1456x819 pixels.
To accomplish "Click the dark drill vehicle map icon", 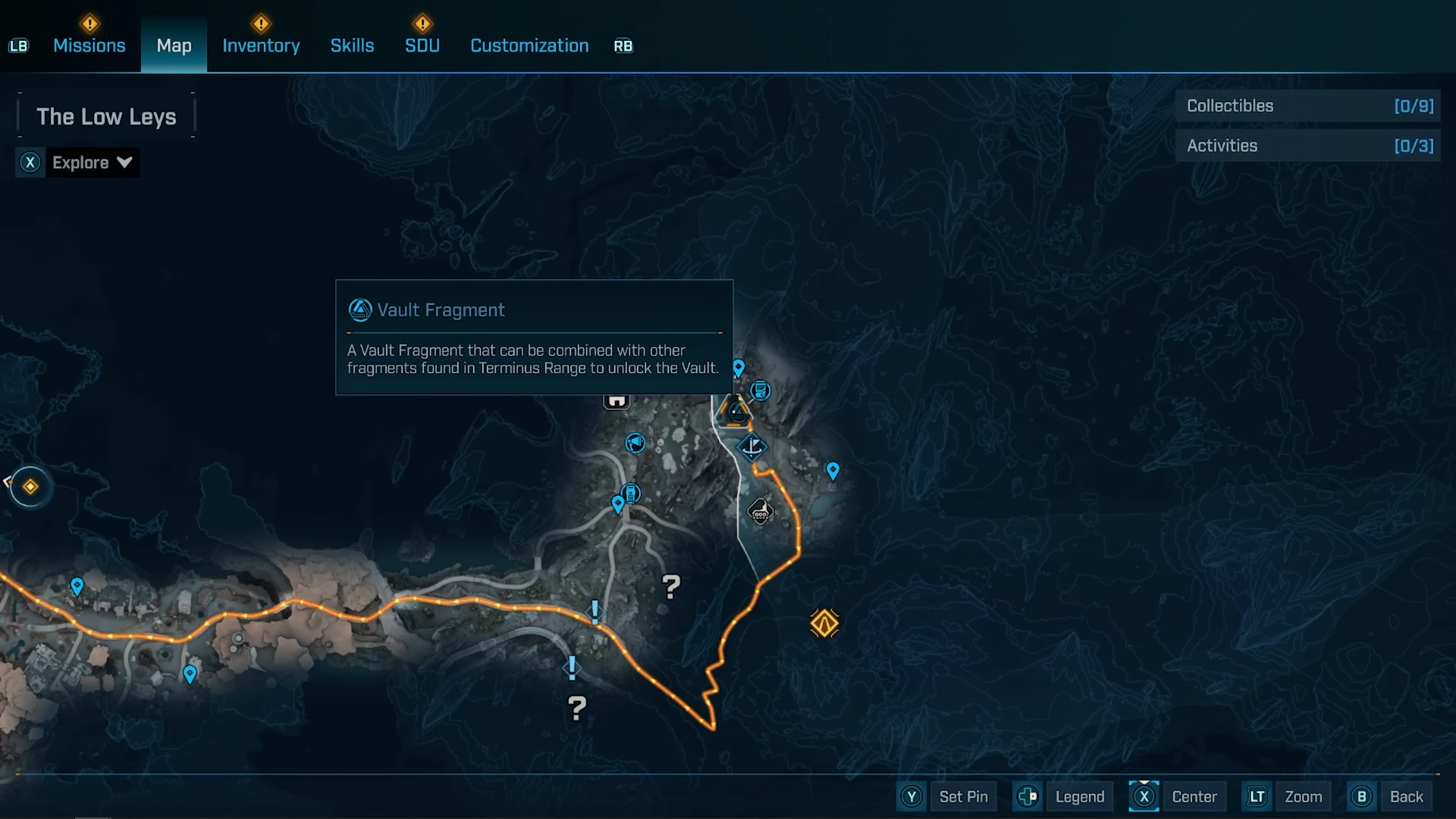I will pyautogui.click(x=761, y=513).
